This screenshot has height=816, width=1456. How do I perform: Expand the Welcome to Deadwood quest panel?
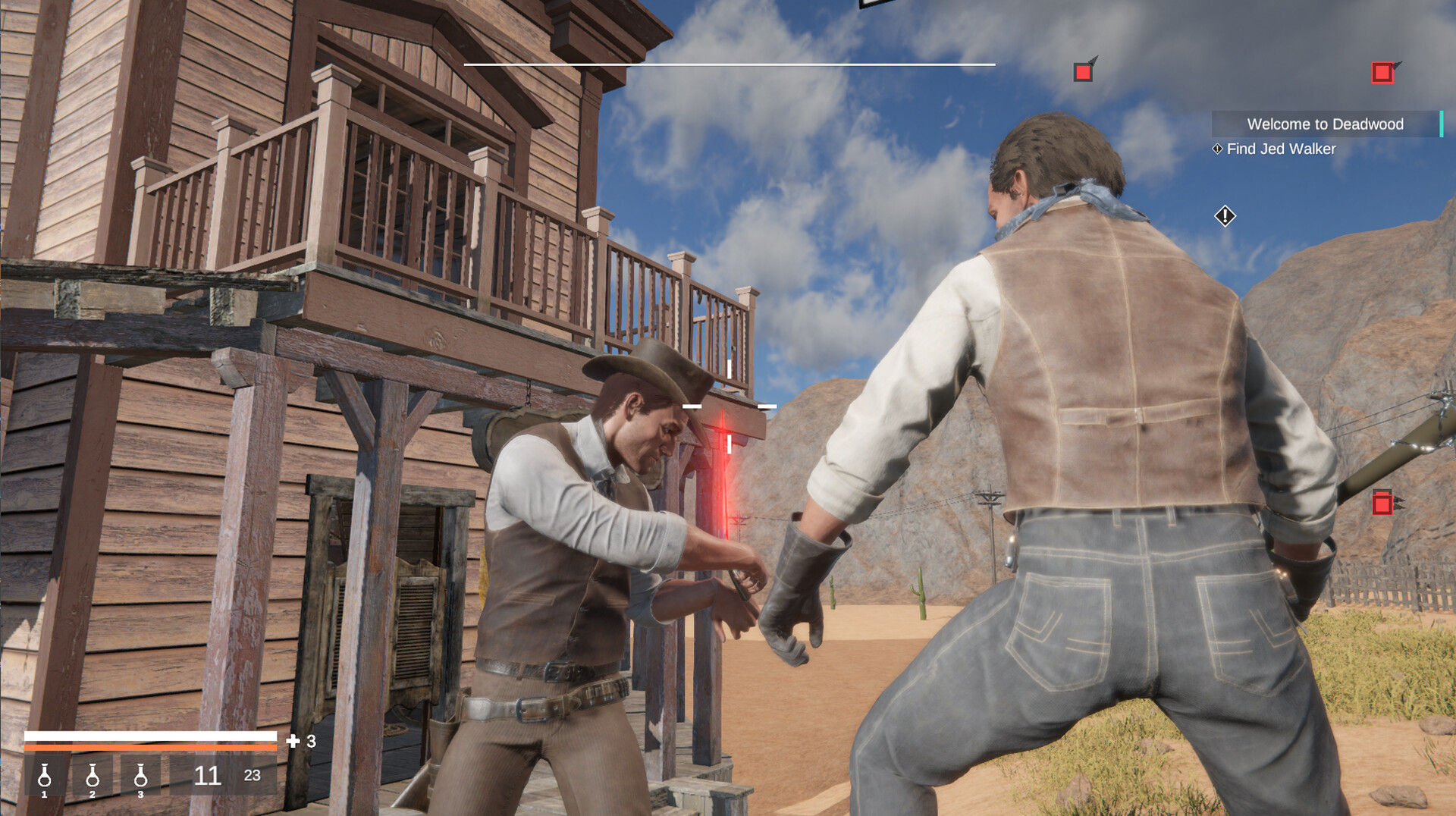(x=1326, y=124)
